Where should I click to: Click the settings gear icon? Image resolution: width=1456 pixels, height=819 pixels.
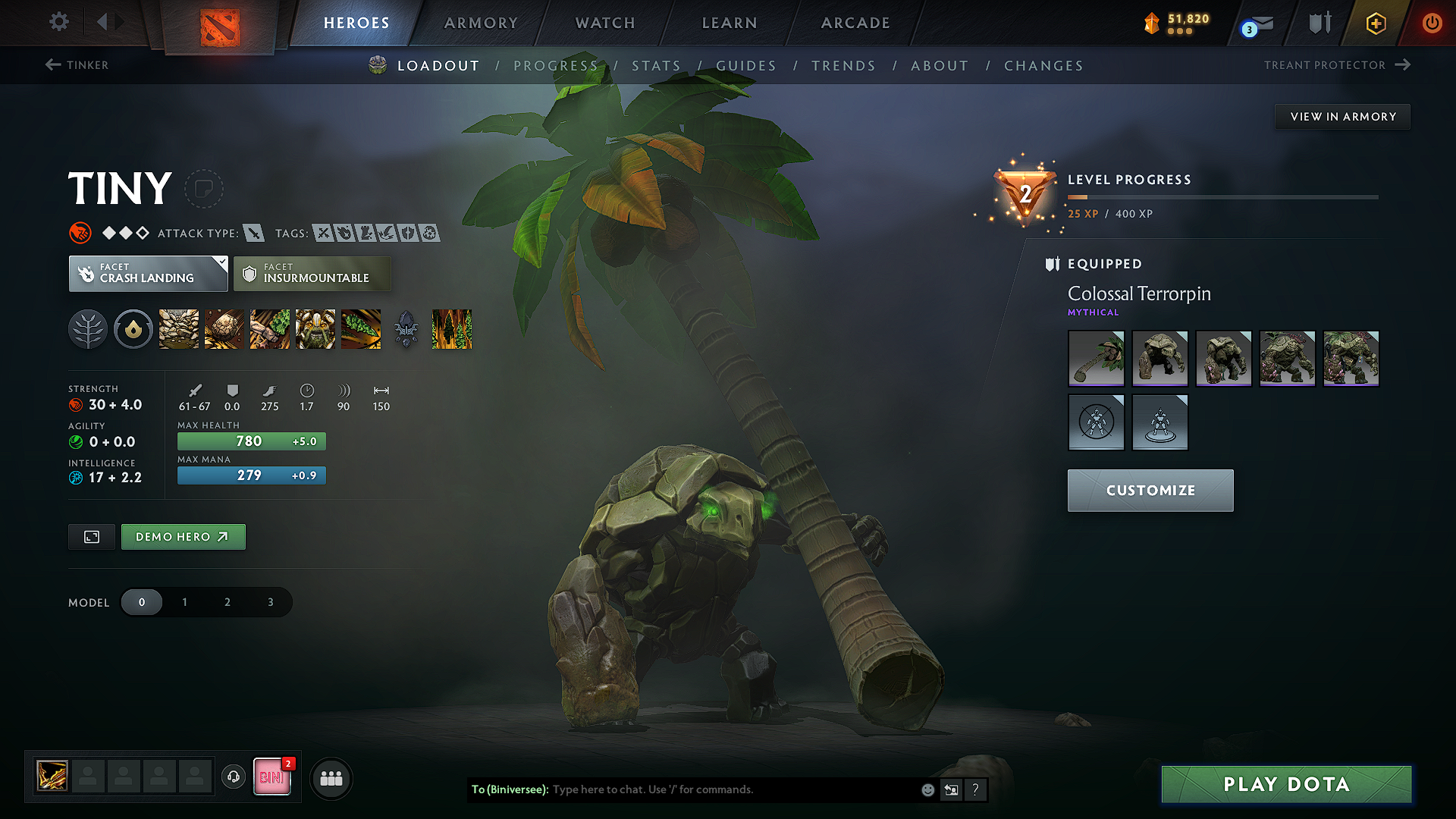[58, 22]
